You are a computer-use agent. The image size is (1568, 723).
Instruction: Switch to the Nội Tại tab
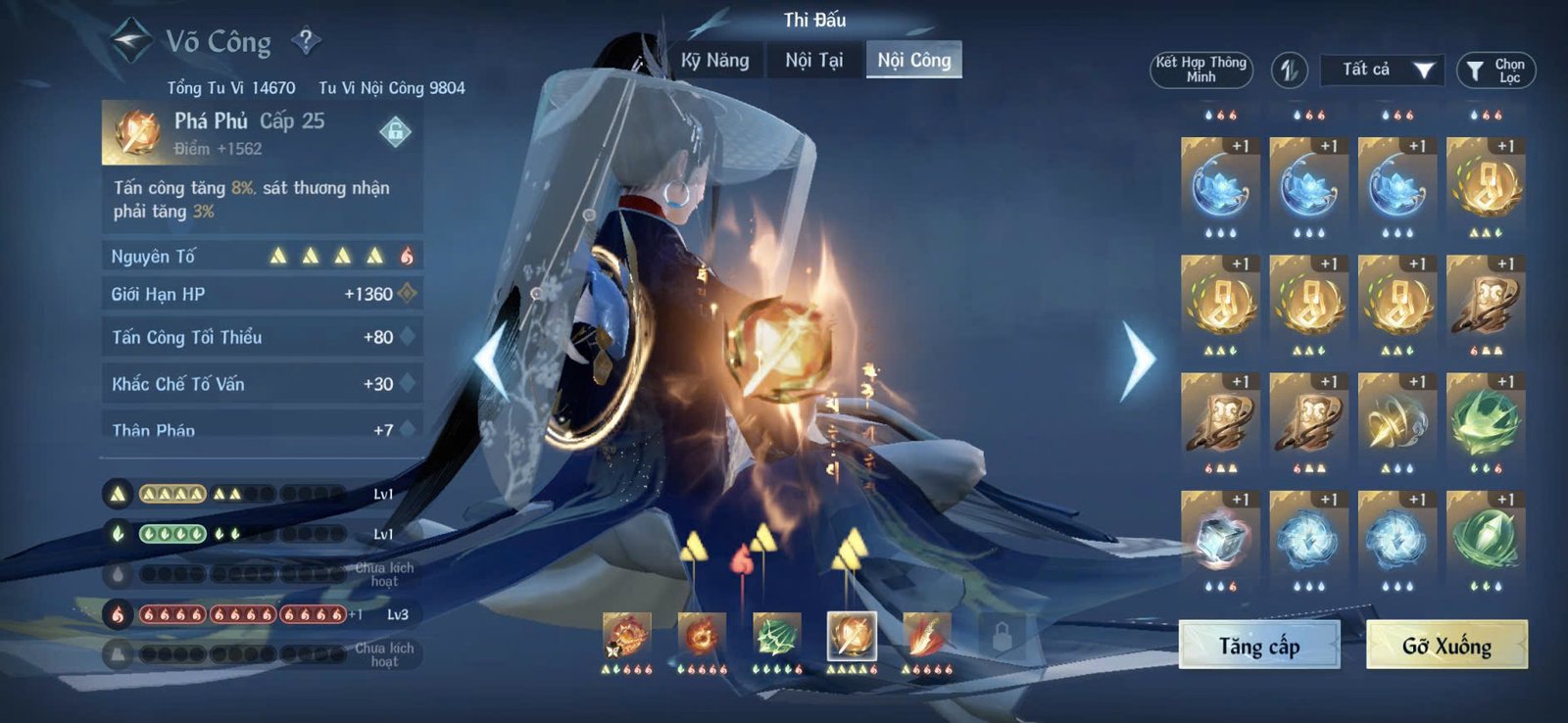(x=813, y=61)
